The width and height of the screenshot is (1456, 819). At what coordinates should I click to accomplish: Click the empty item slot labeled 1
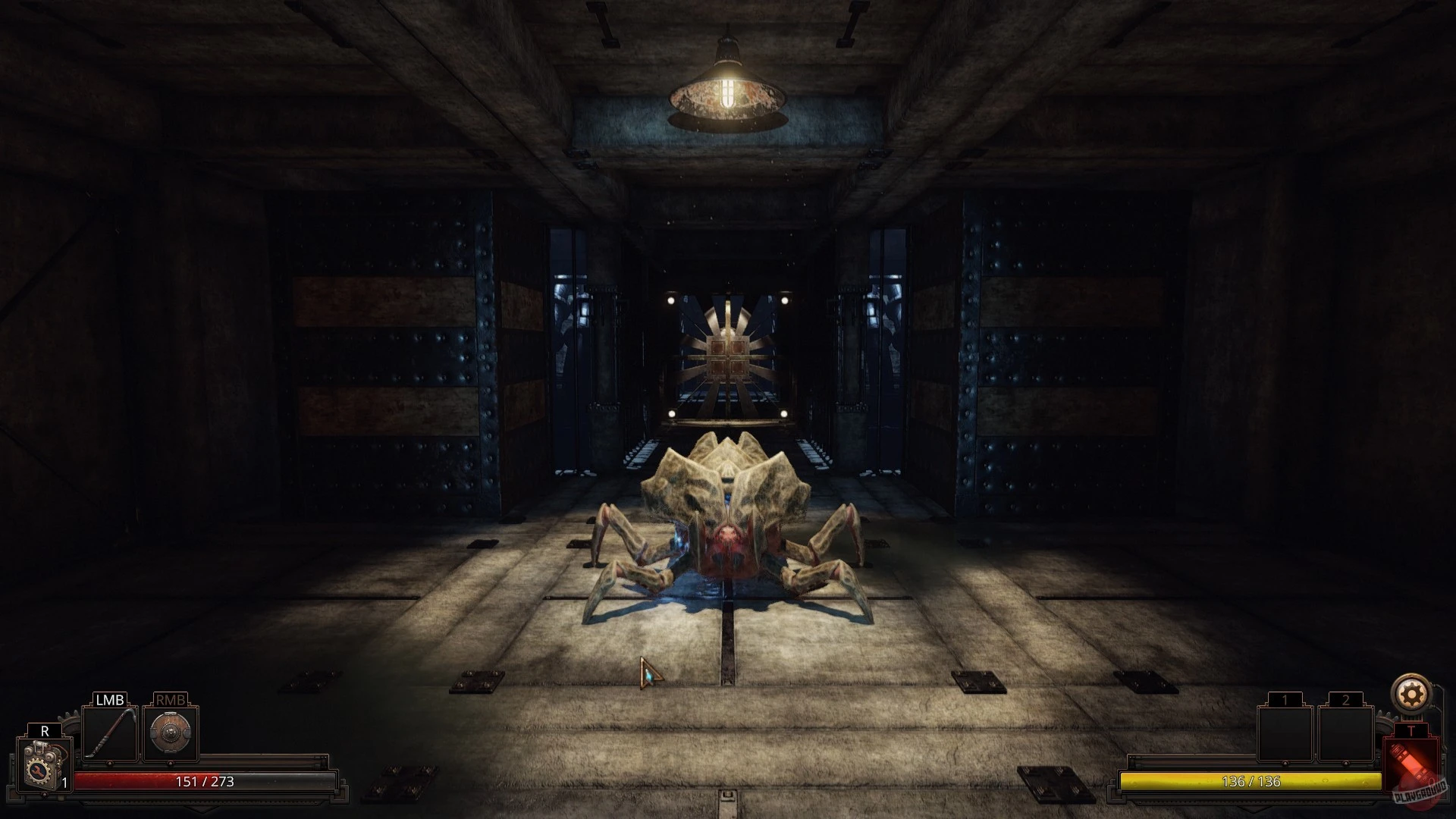pos(1285,733)
